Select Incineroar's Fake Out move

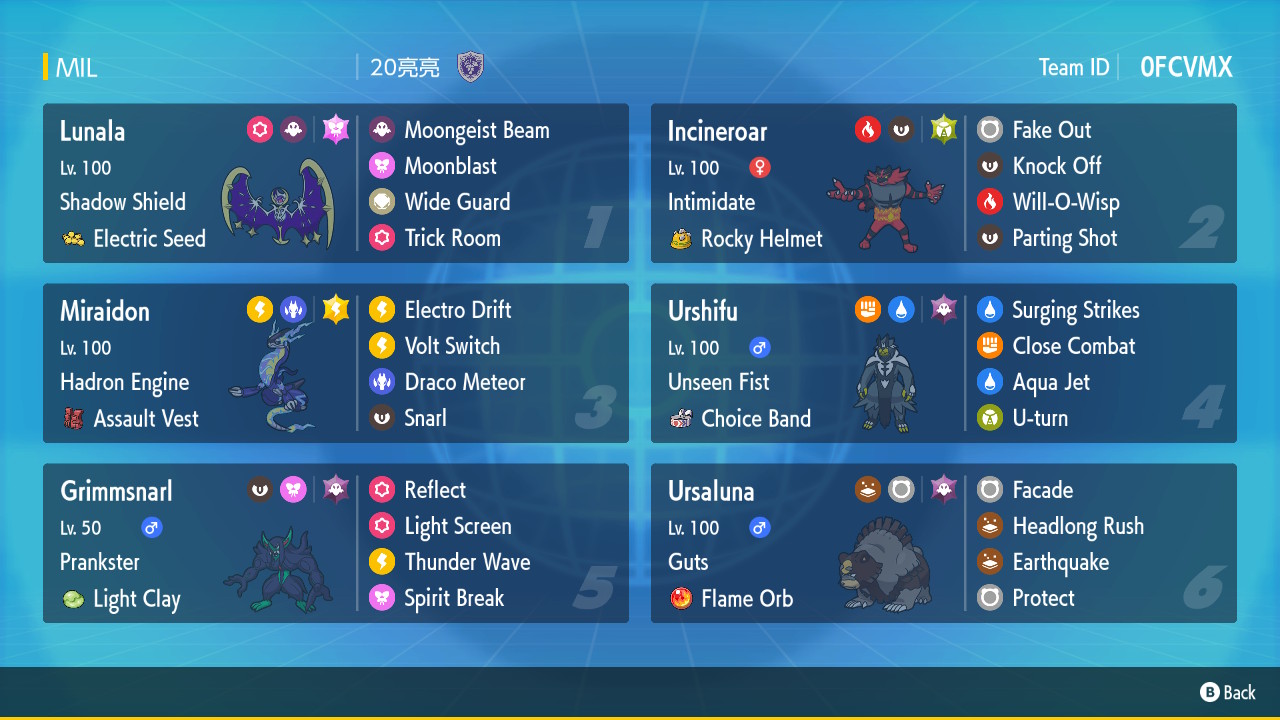pos(1051,130)
